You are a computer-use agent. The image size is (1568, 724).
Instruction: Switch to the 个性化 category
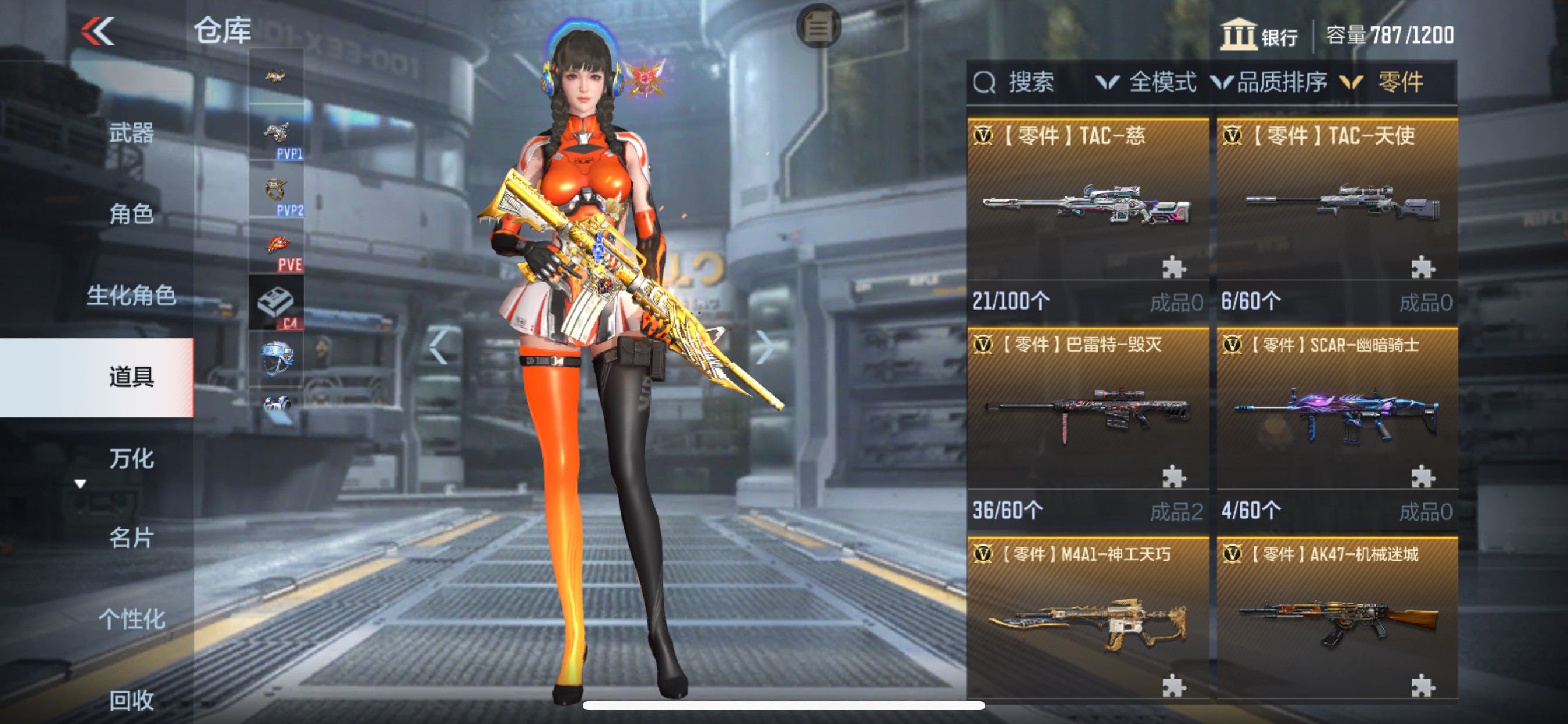pyautogui.click(x=131, y=618)
